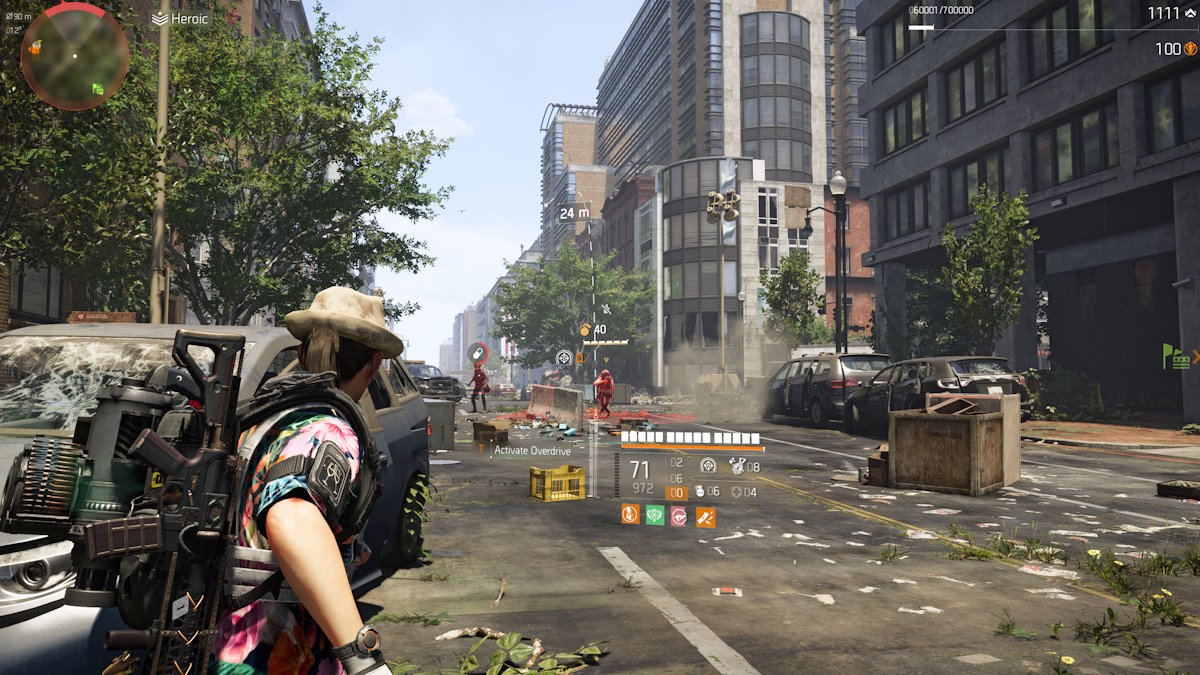Select the orange marker on the minimap

point(35,47)
